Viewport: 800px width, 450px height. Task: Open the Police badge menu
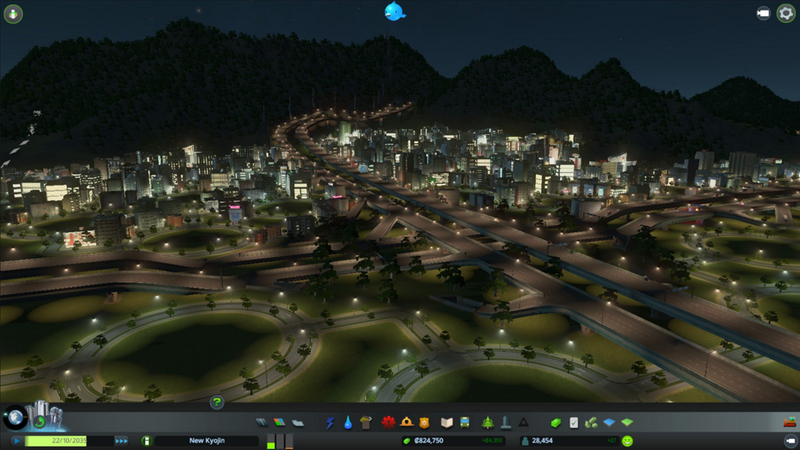(x=424, y=423)
